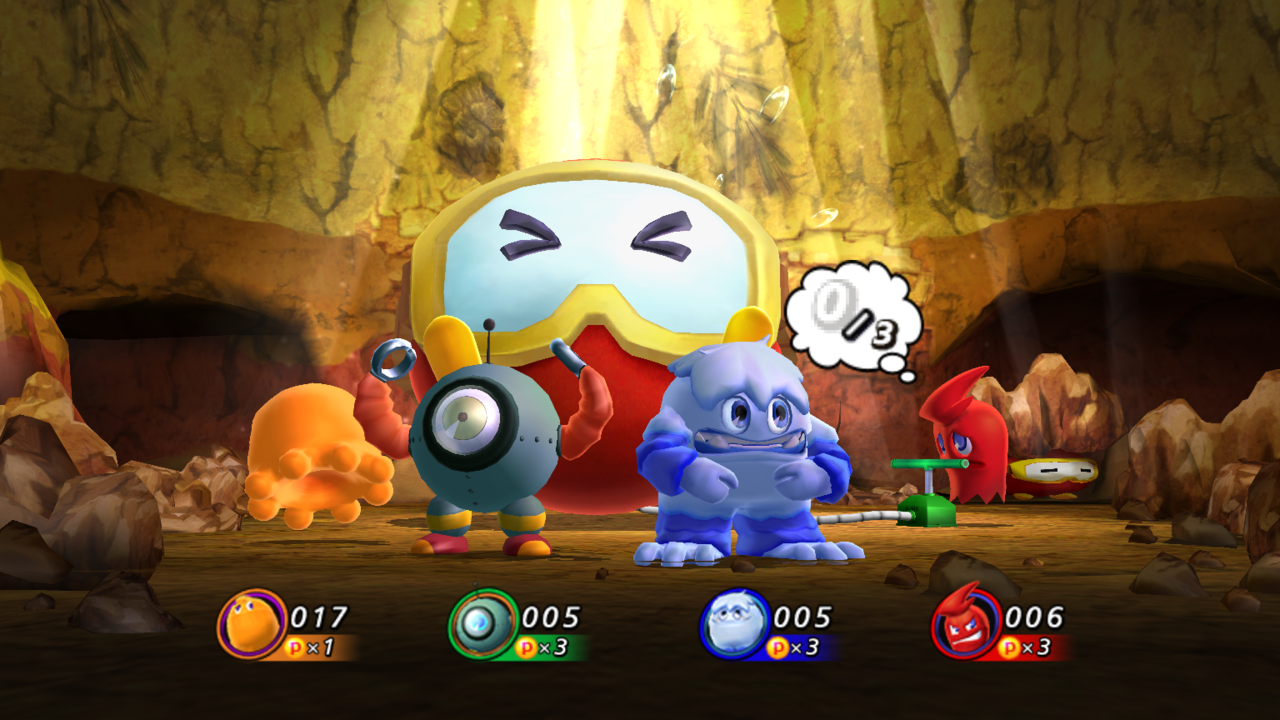
Task: Pick the red Blinky player portrait
Action: (965, 624)
